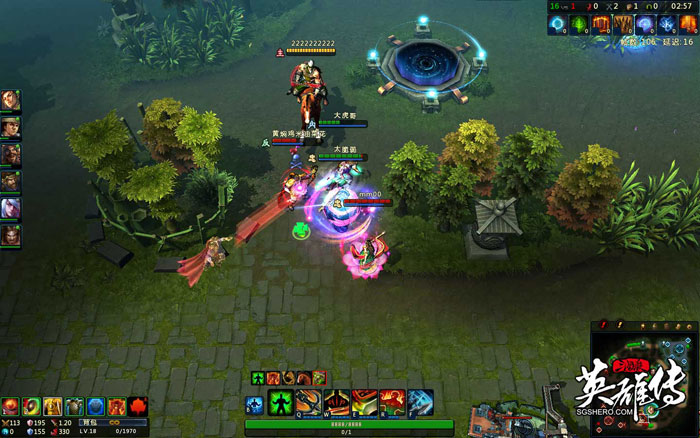Use the W dark warrior ability
The width and height of the screenshot is (700, 438).
pyautogui.click(x=337, y=403)
